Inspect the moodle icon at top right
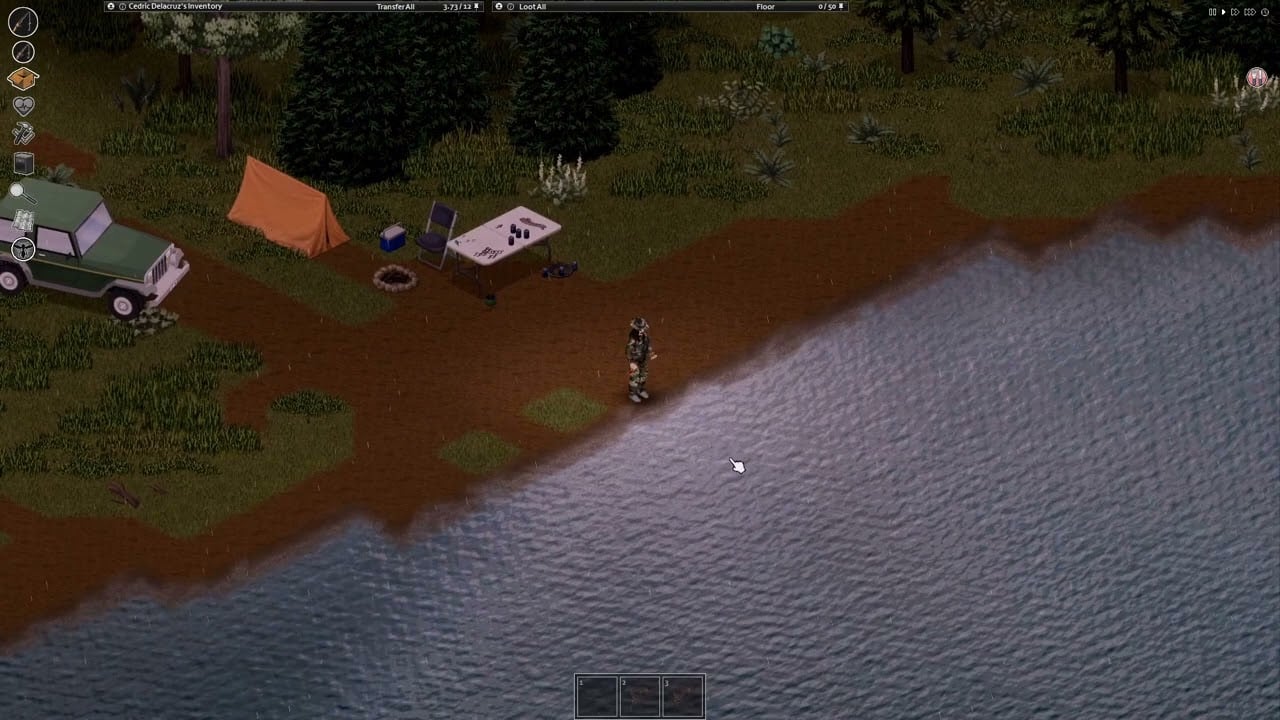The width and height of the screenshot is (1280, 720). coord(1256,78)
